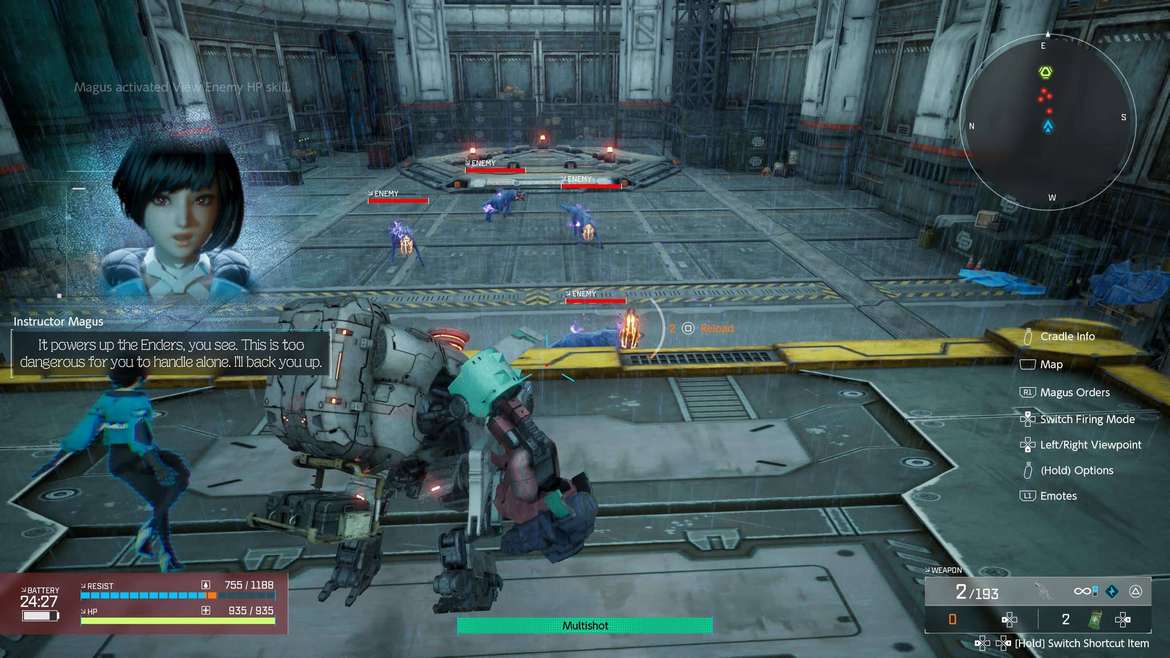Select the Map menu entry

click(1050, 365)
